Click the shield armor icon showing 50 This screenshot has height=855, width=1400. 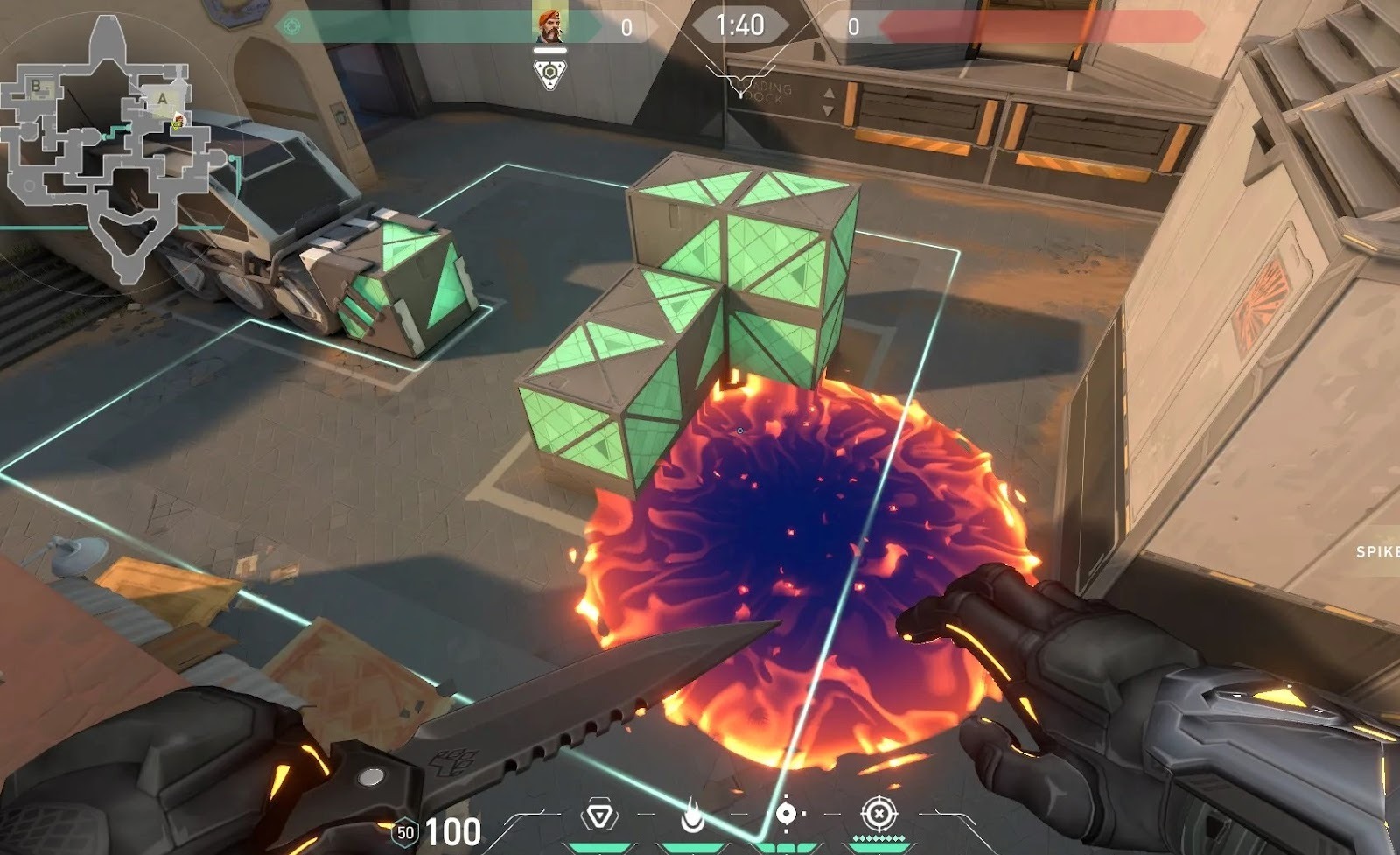pyautogui.click(x=404, y=832)
